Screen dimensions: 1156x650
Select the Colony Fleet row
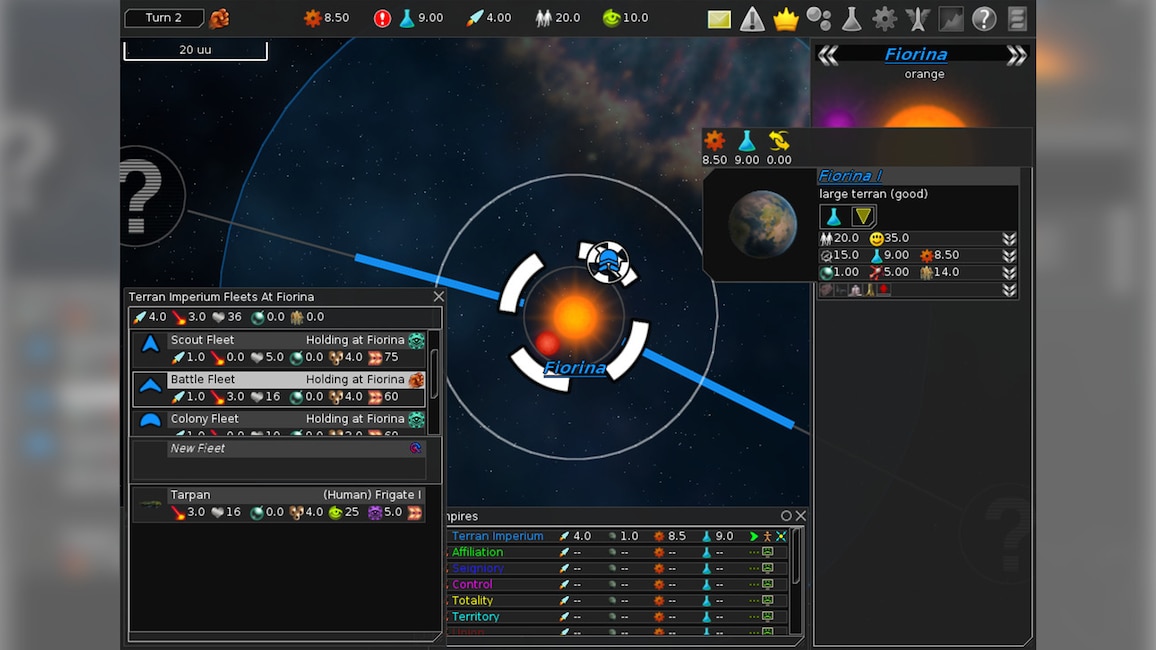[x=280, y=421]
